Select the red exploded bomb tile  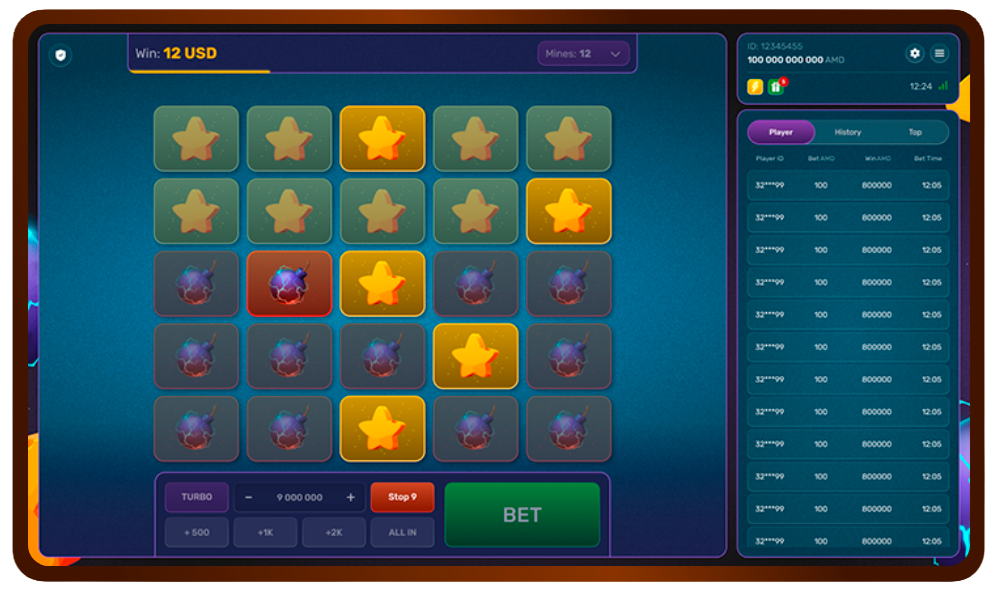tap(289, 284)
